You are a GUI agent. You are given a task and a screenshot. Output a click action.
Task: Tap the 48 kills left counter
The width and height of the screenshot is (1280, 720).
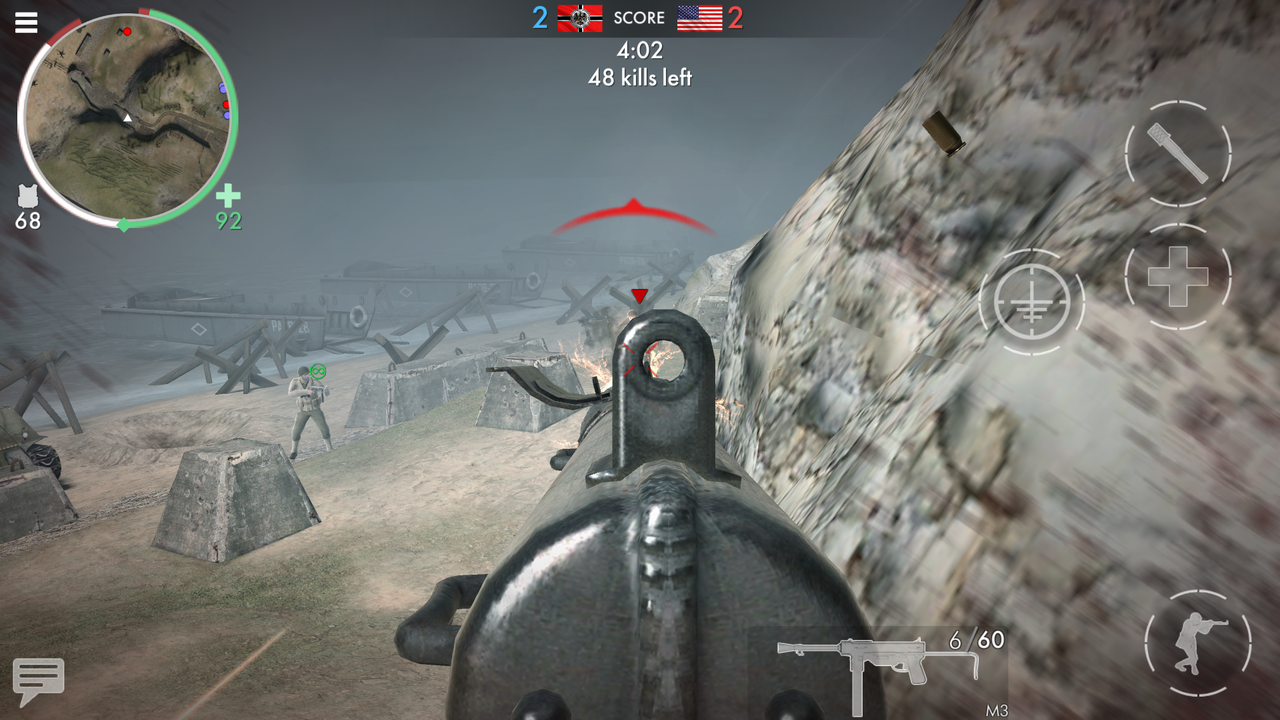pyautogui.click(x=640, y=76)
